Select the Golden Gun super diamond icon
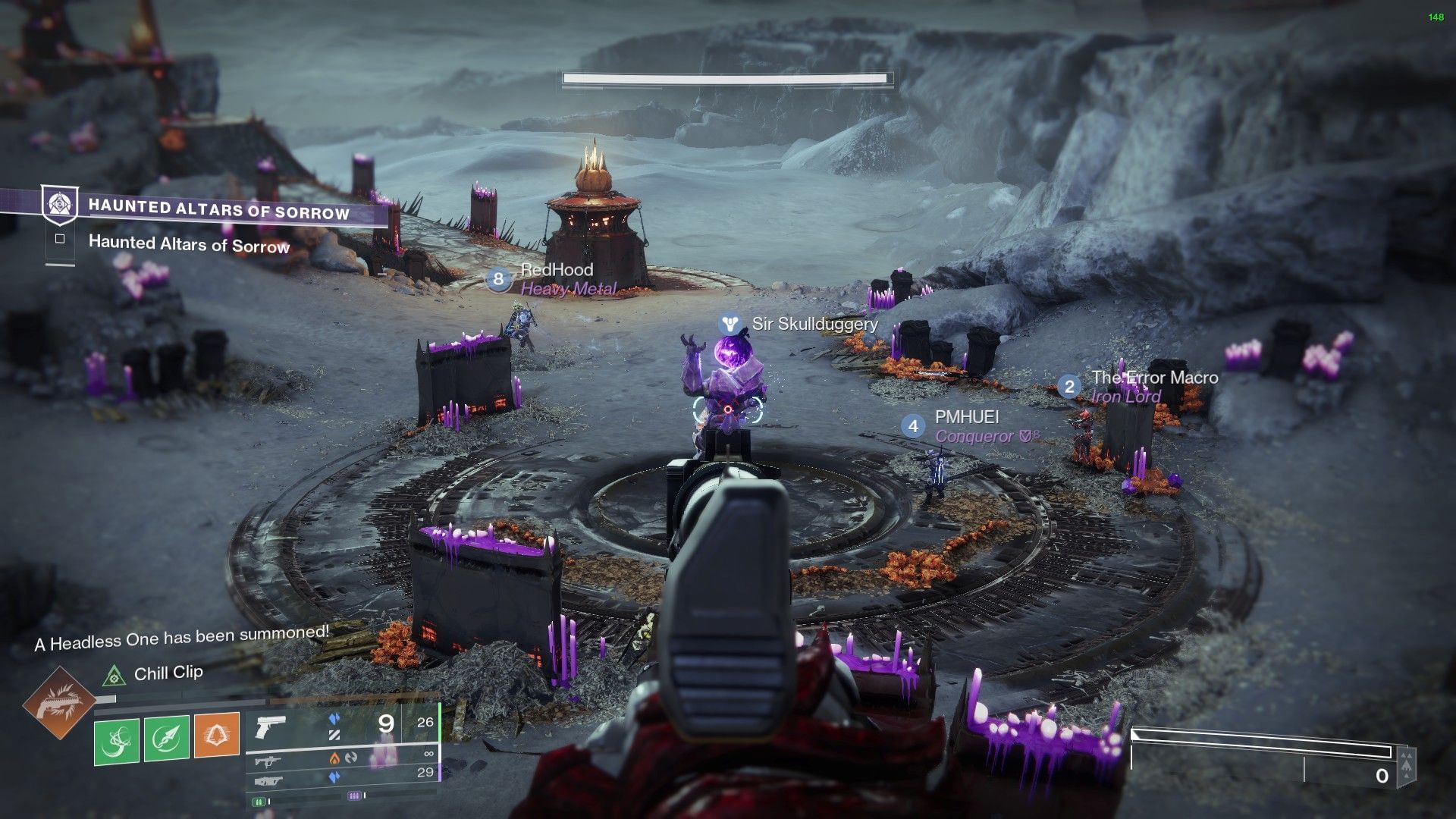The height and width of the screenshot is (819, 1456). pos(58,703)
